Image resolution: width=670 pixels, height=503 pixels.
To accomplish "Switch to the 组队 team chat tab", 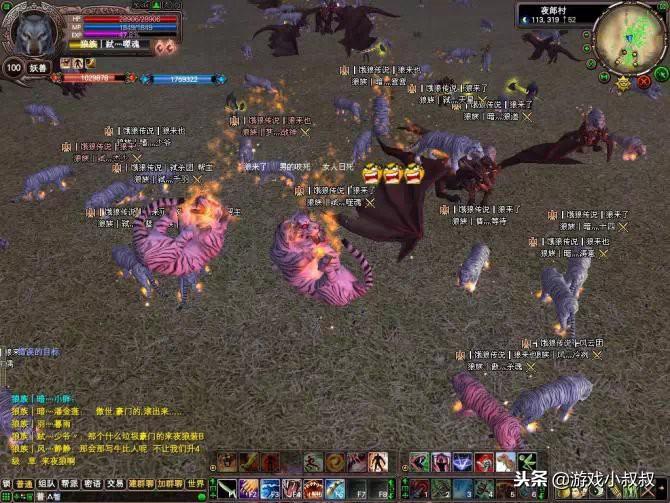I will pos(46,483).
